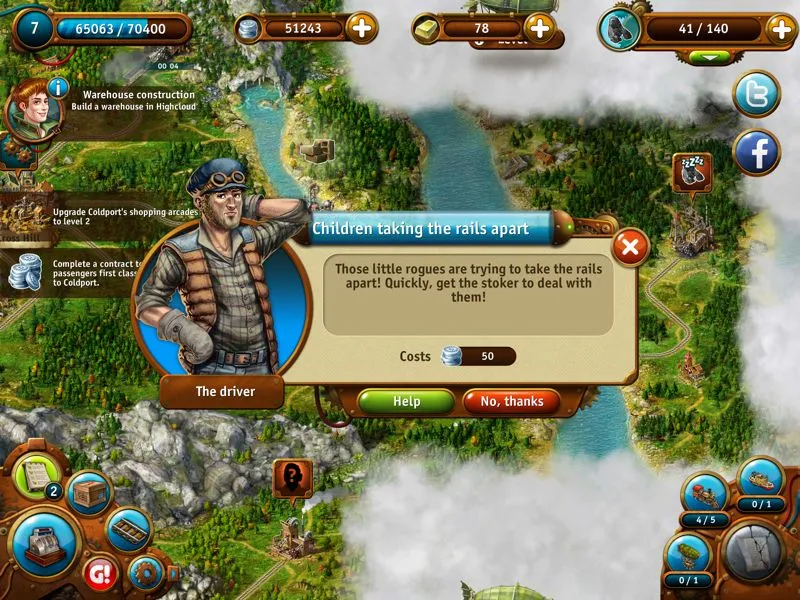800x600 pixels.
Task: Tap the plus beside the 41 / 140 counter
Action: (781, 28)
